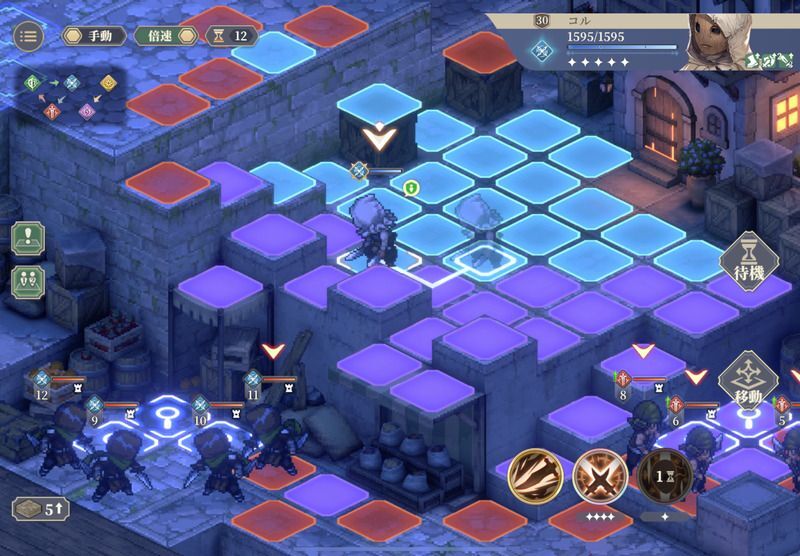Open the two-figure unit list button

click(28, 281)
